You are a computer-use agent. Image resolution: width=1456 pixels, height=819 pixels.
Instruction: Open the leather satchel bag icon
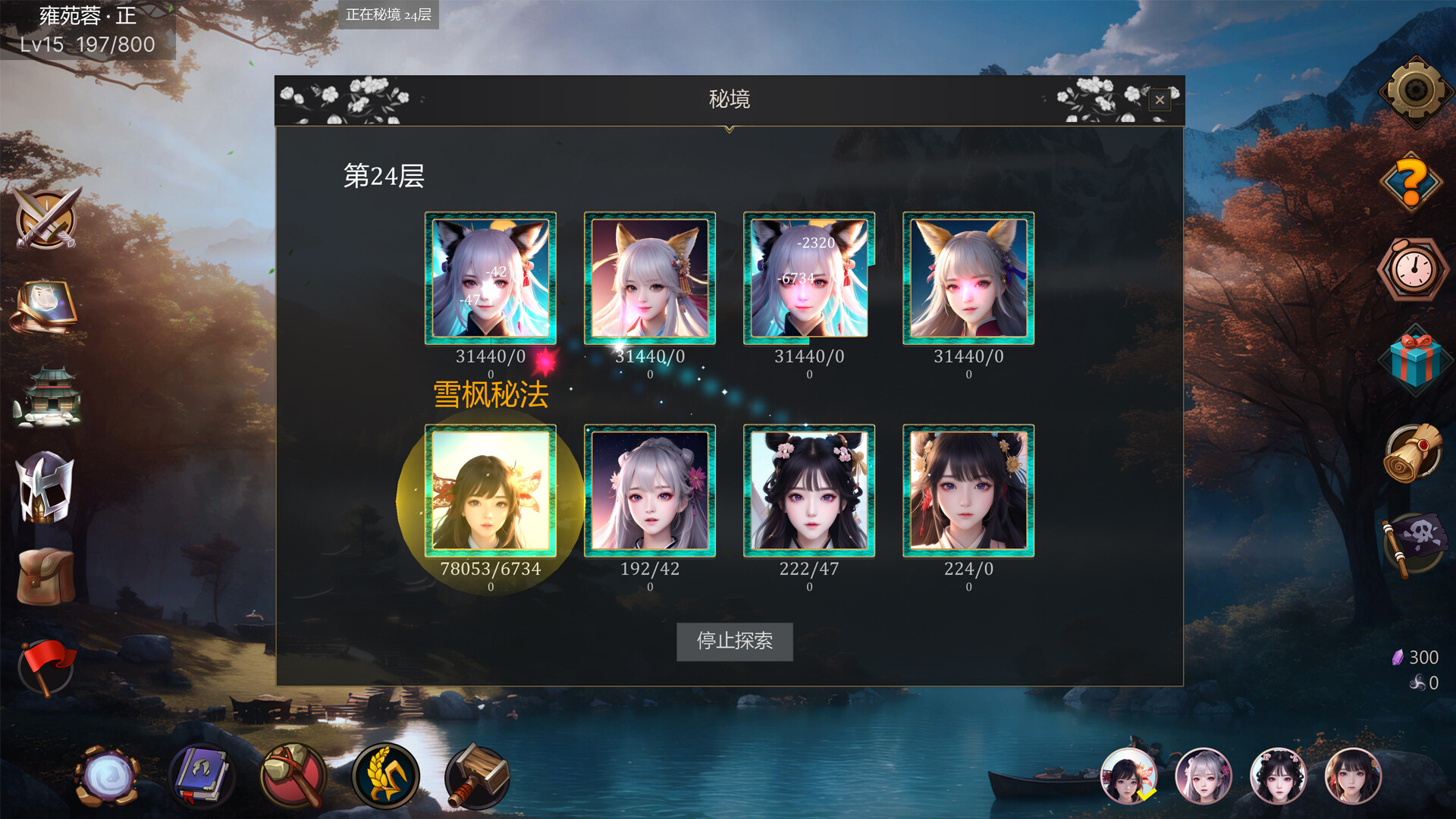[x=45, y=578]
